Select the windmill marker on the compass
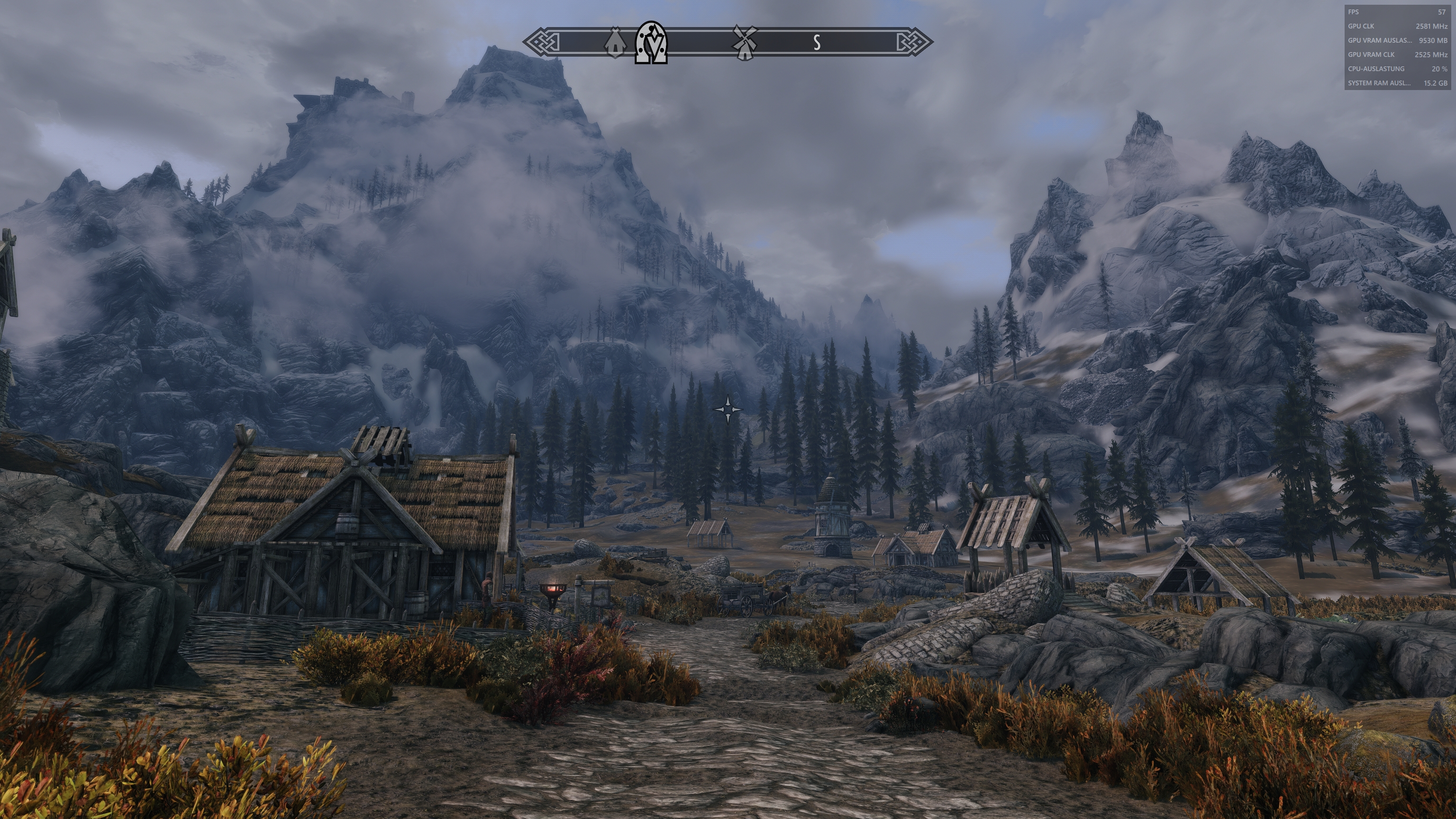 point(745,42)
